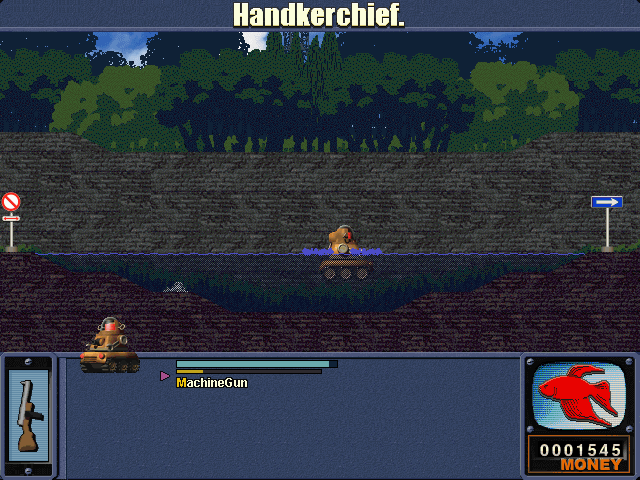Choose the MachineGun weapon label

pos(212,383)
